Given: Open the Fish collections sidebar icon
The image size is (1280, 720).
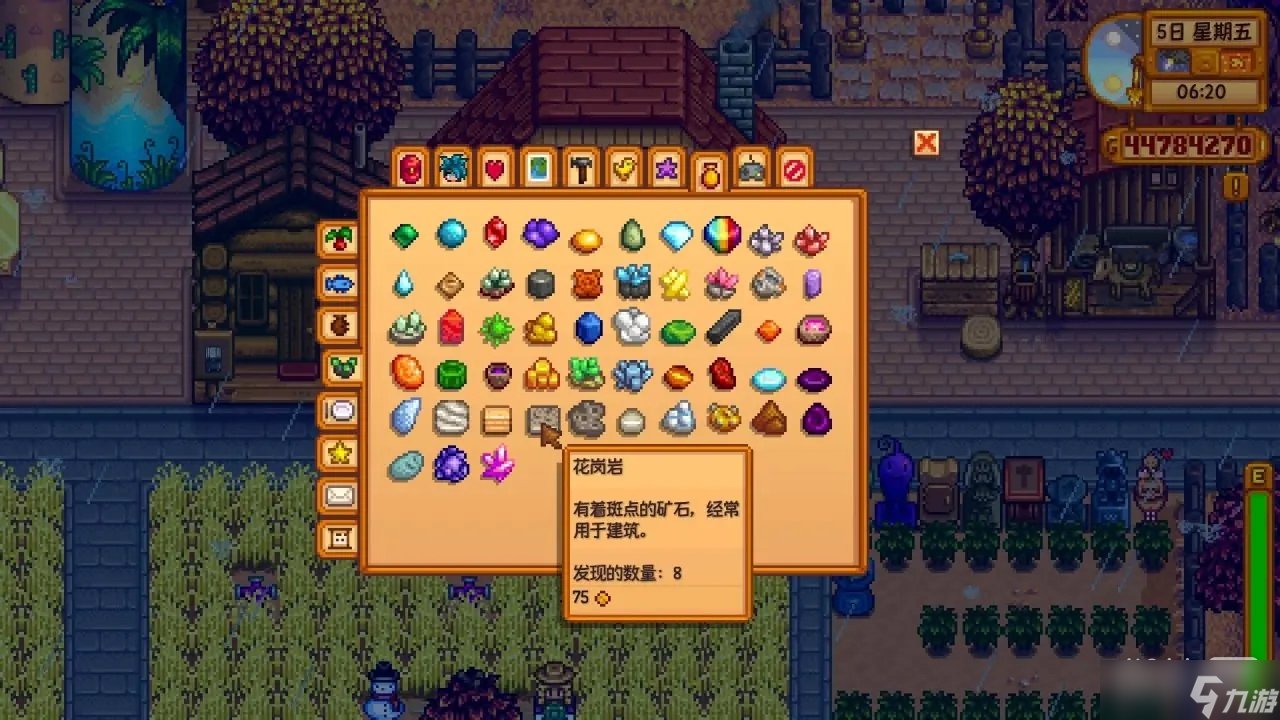Looking at the screenshot, I should 339,283.
